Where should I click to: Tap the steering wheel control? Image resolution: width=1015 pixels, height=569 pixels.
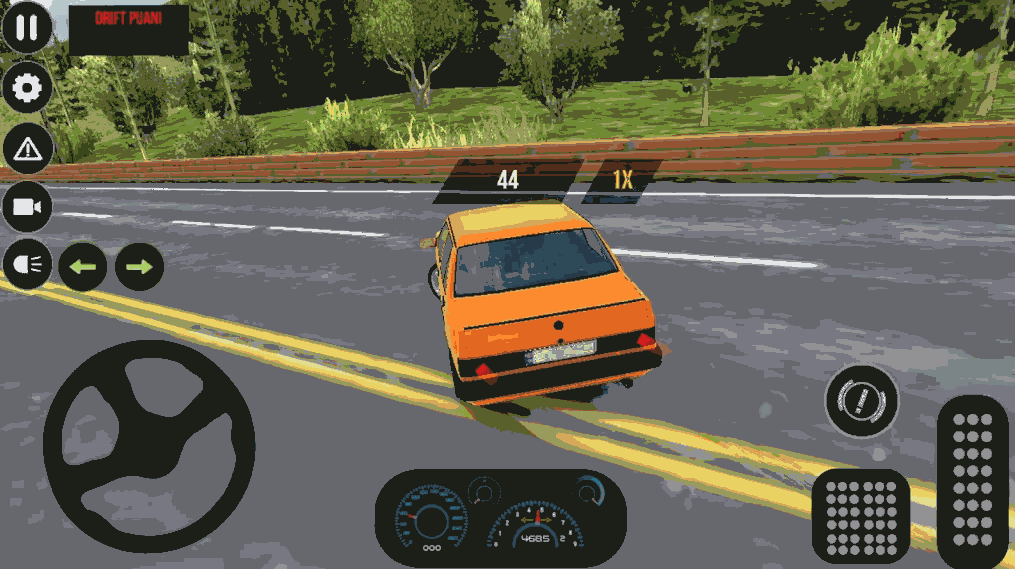pyautogui.click(x=148, y=446)
